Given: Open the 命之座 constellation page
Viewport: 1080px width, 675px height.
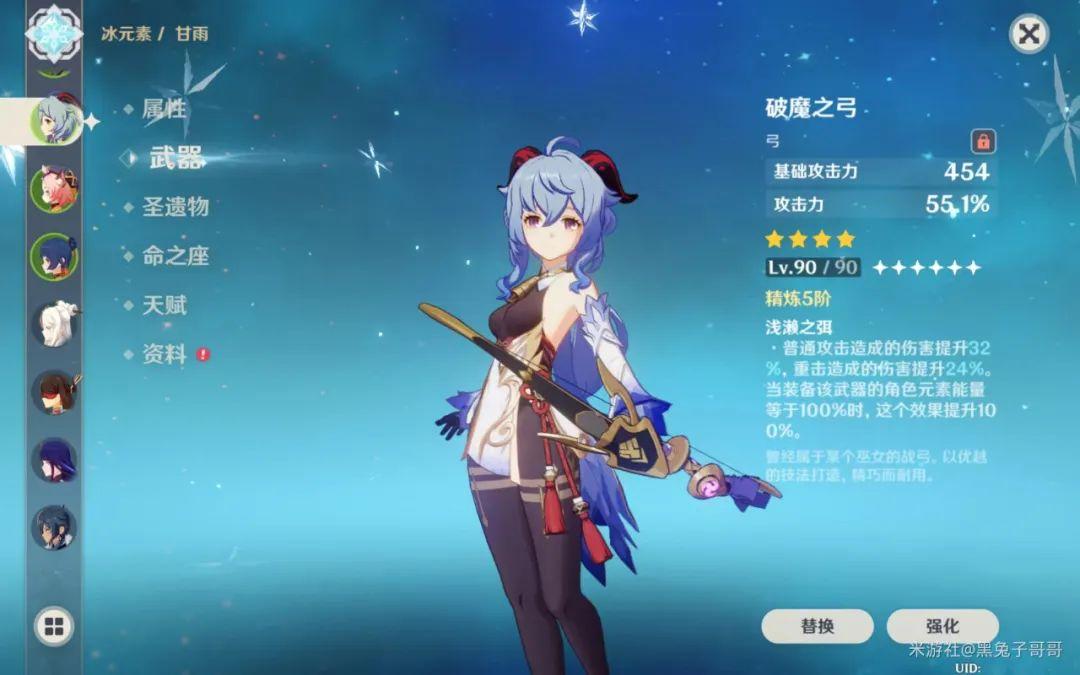Looking at the screenshot, I should [x=175, y=255].
